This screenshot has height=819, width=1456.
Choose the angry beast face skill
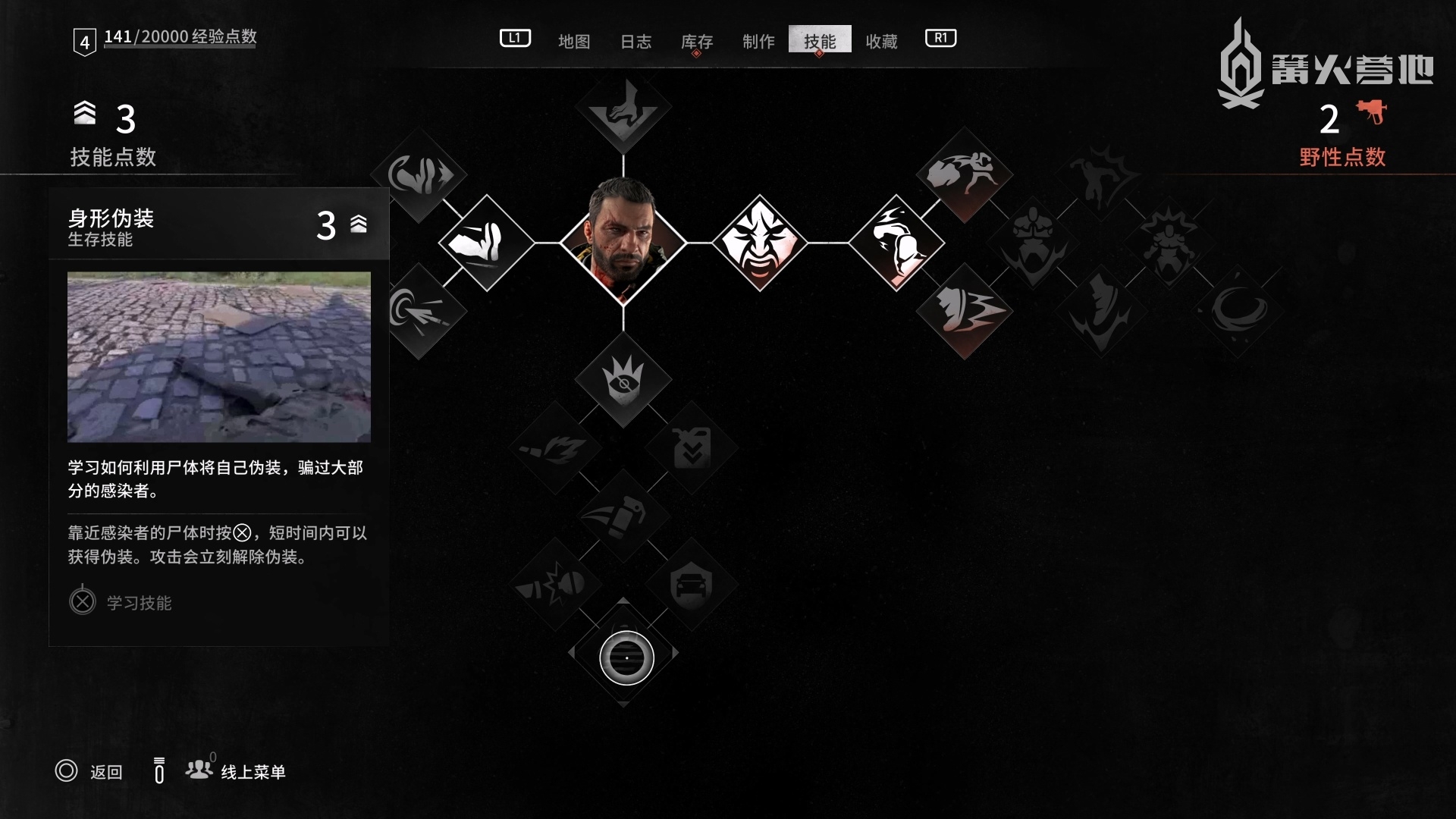(x=759, y=243)
